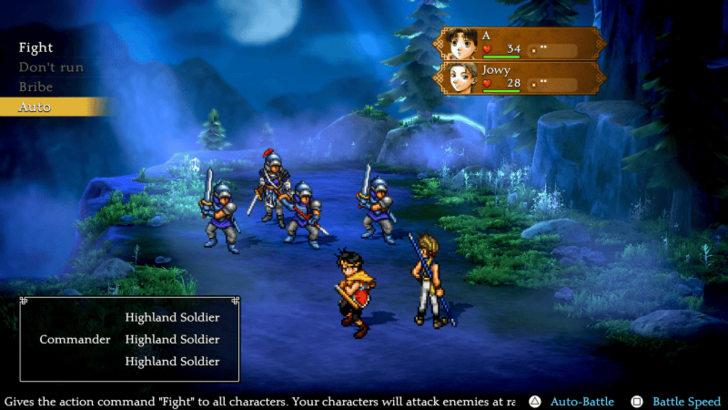The image size is (728, 410).
Task: Select Jowy's party status panel
Action: (520, 77)
